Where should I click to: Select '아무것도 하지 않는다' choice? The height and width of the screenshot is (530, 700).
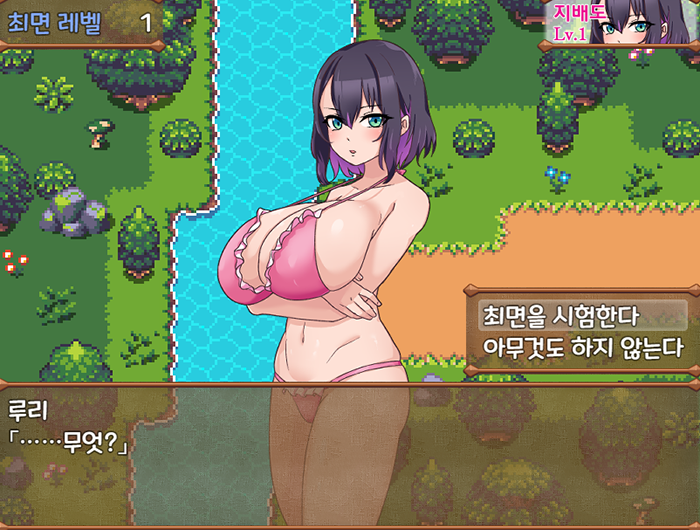click(x=580, y=348)
